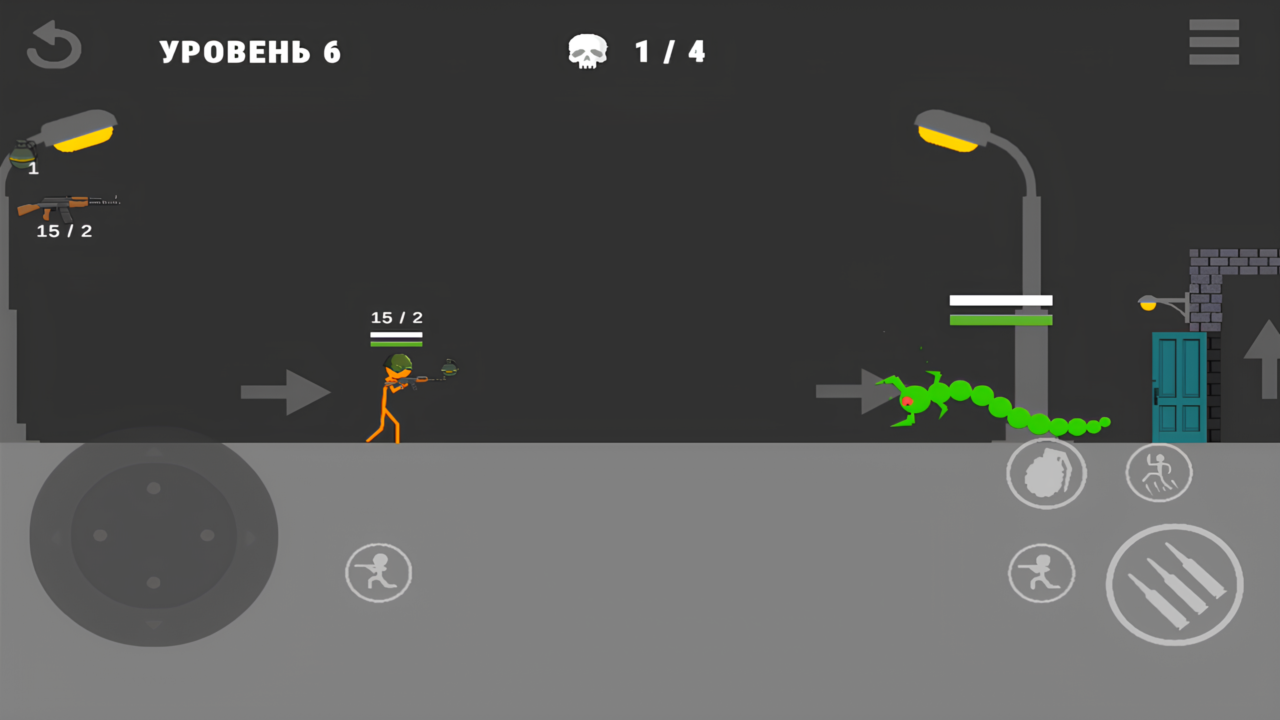Activate the stickman action button above the fire button

(x=1159, y=472)
